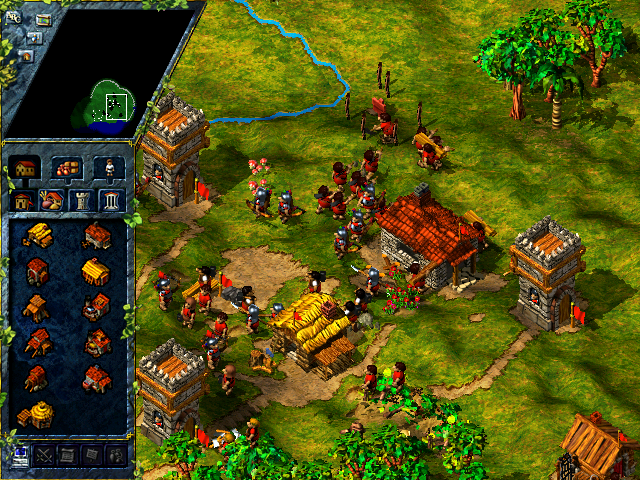Toggle settlers display on the minimap
This screenshot has width=640, height=480.
point(35,37)
